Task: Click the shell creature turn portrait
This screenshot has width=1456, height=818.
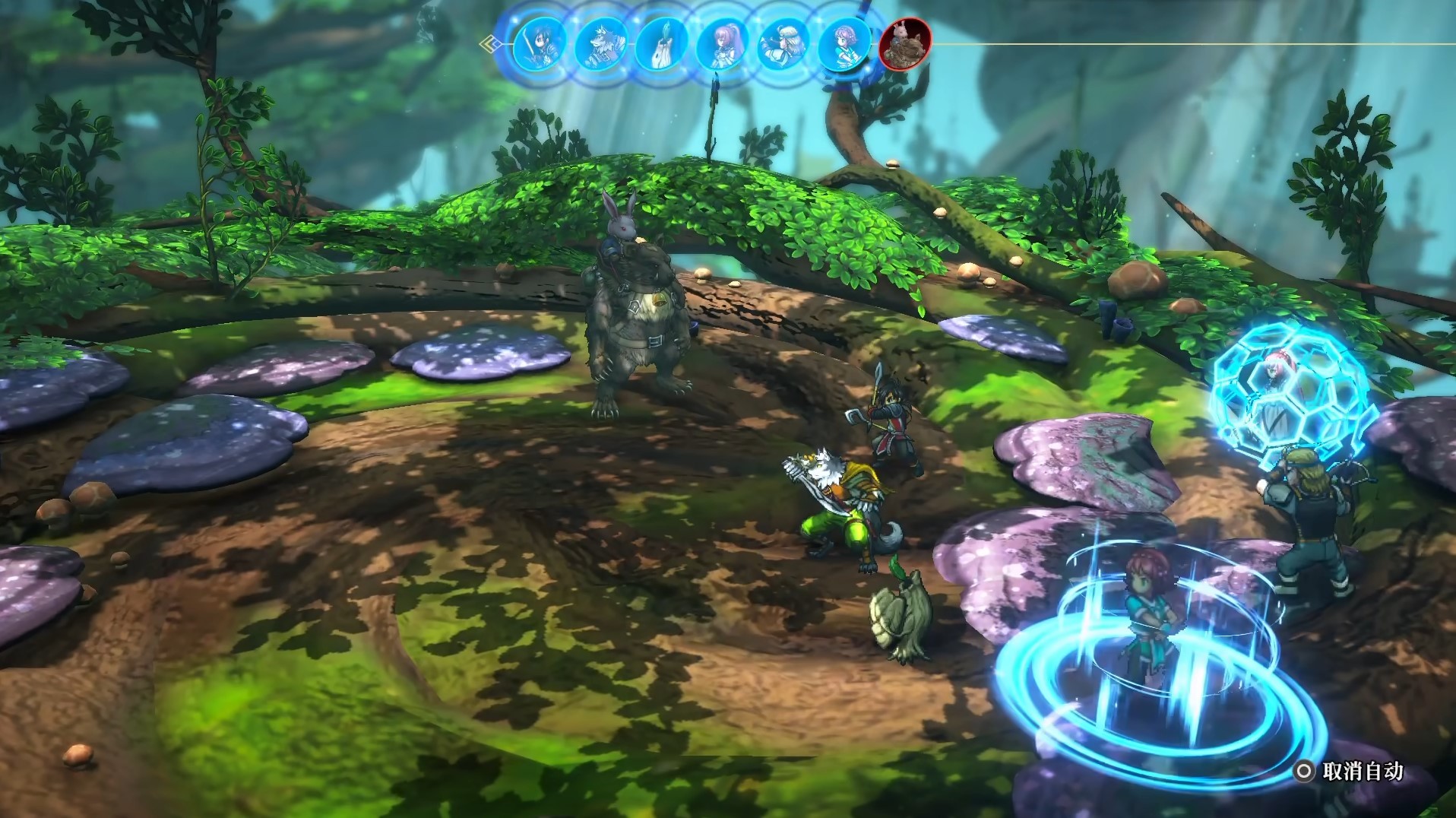Action: (661, 43)
